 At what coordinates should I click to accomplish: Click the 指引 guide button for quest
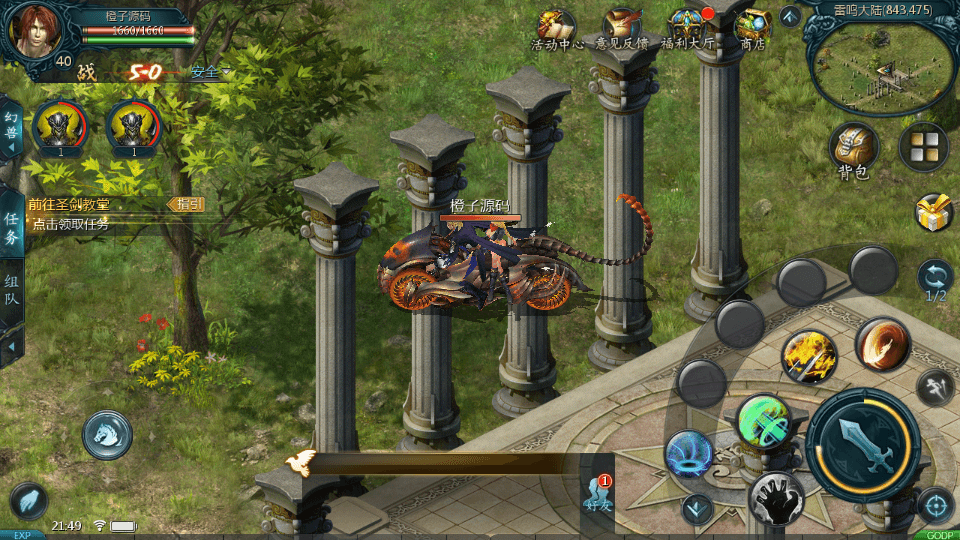point(189,204)
